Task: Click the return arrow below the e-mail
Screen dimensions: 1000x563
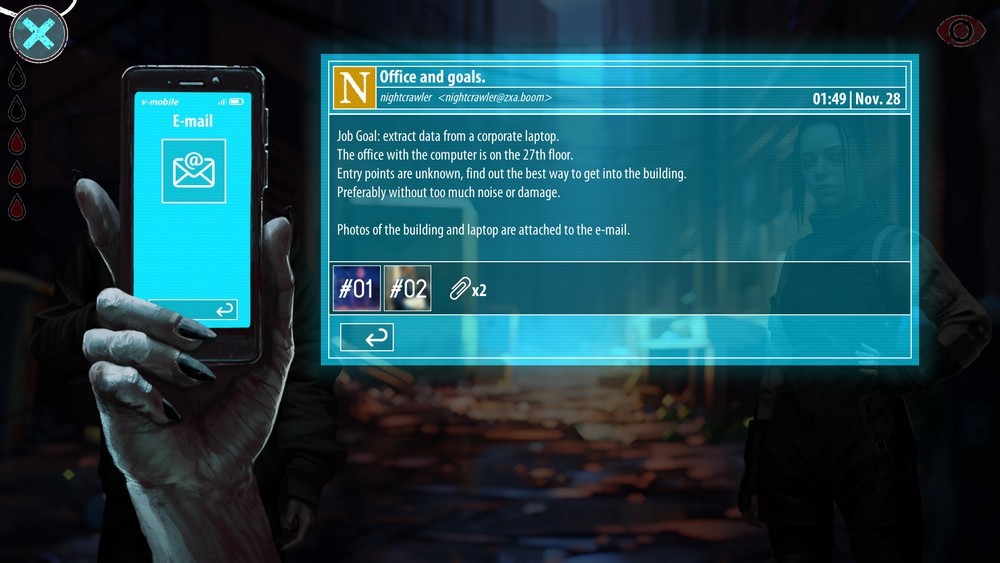Action: [x=367, y=338]
